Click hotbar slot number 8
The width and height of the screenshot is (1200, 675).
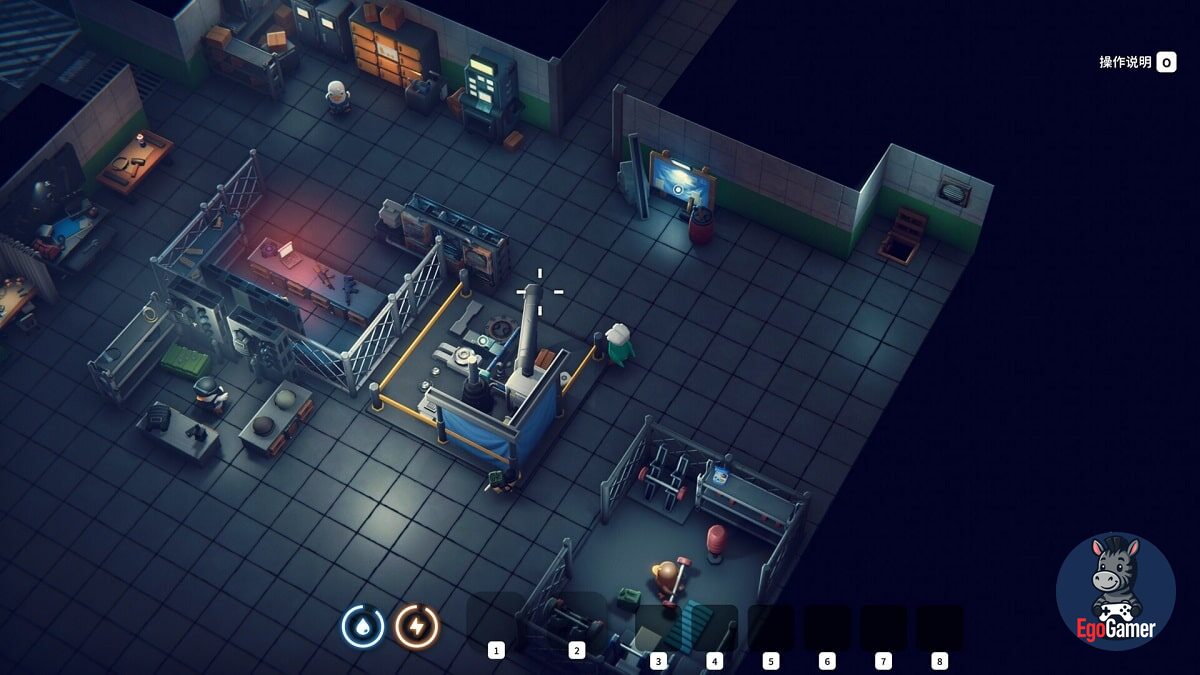pos(939,628)
